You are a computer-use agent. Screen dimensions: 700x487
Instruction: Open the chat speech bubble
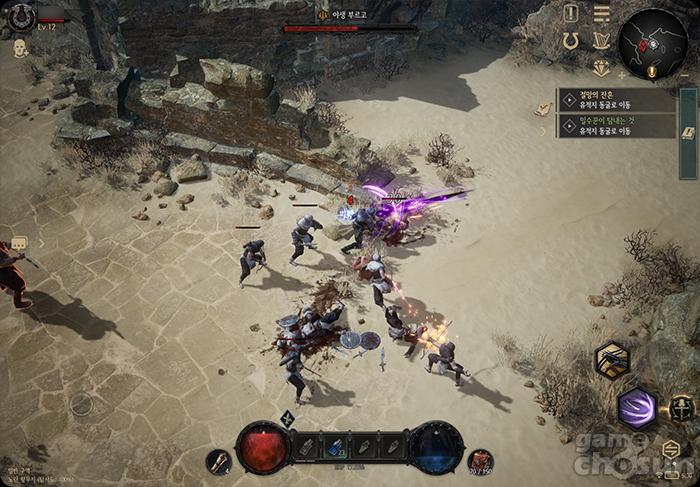tap(18, 243)
